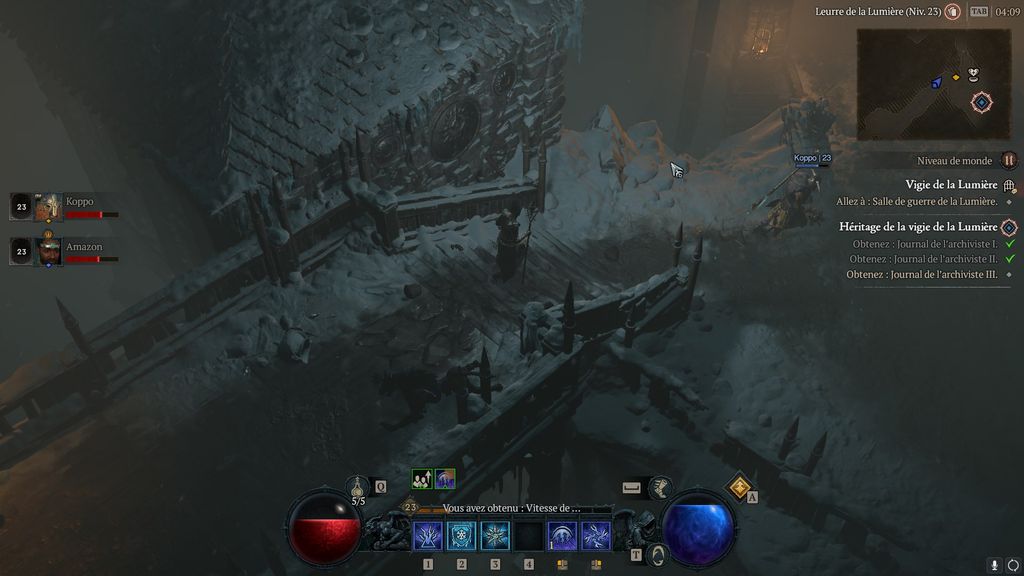Click the purple buff icon above skill bar

(445, 479)
